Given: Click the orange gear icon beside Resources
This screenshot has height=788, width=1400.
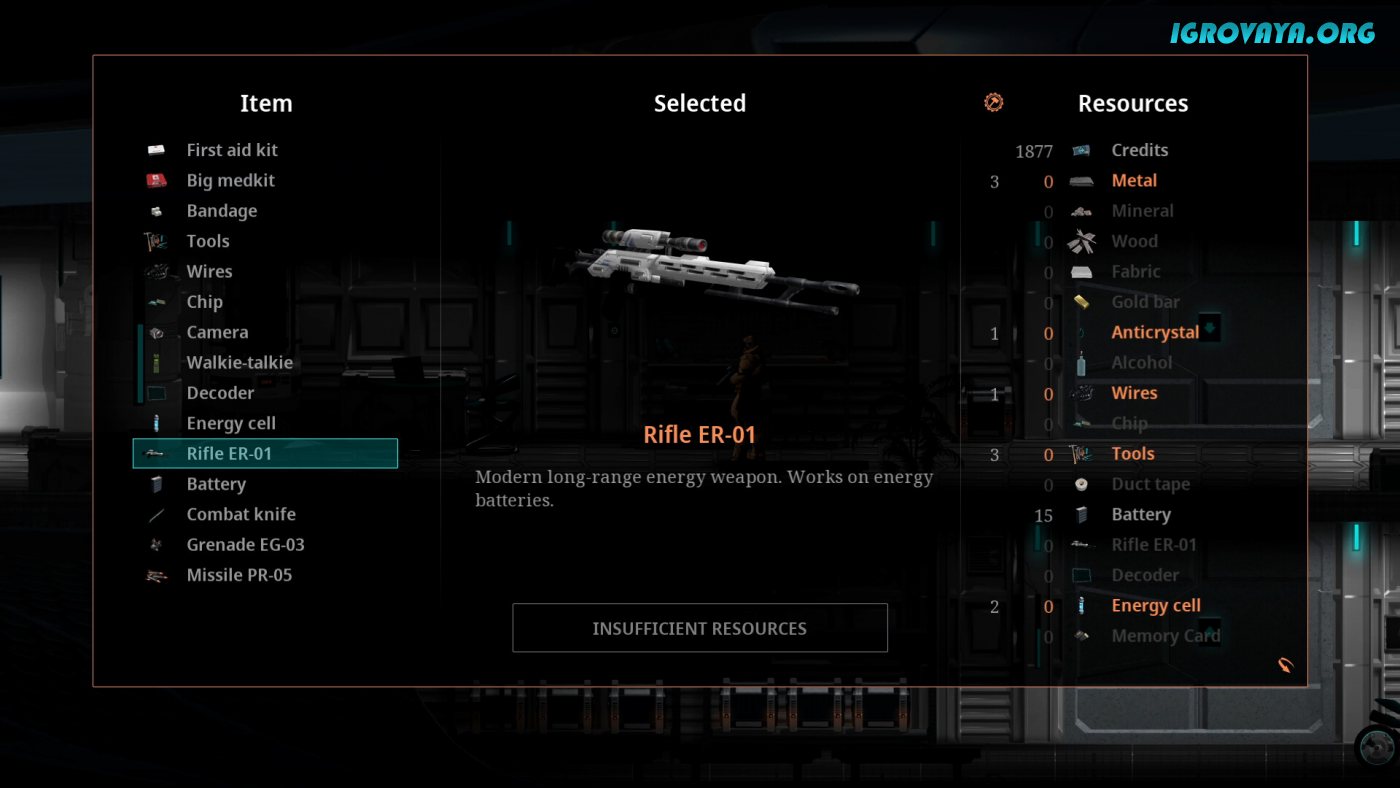Looking at the screenshot, I should tap(993, 102).
